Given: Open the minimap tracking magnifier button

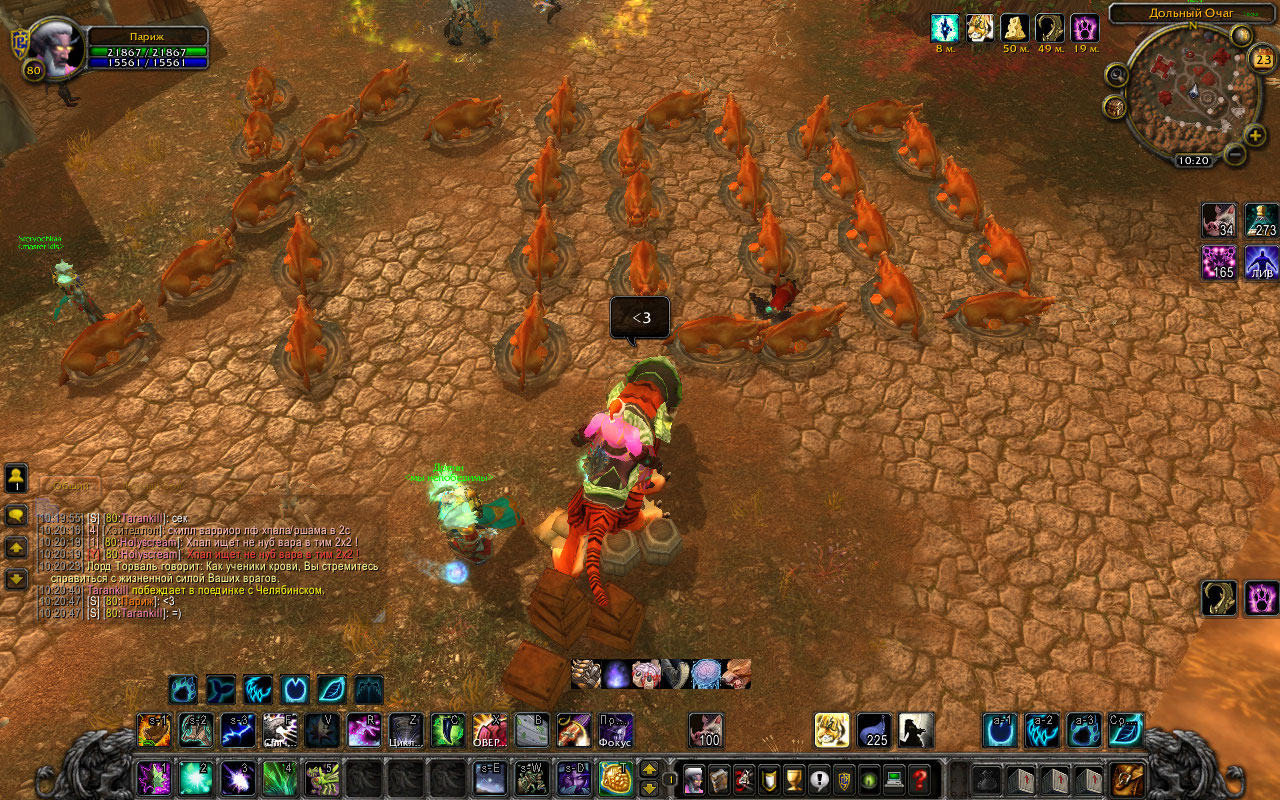Looking at the screenshot, I should click(1117, 75).
